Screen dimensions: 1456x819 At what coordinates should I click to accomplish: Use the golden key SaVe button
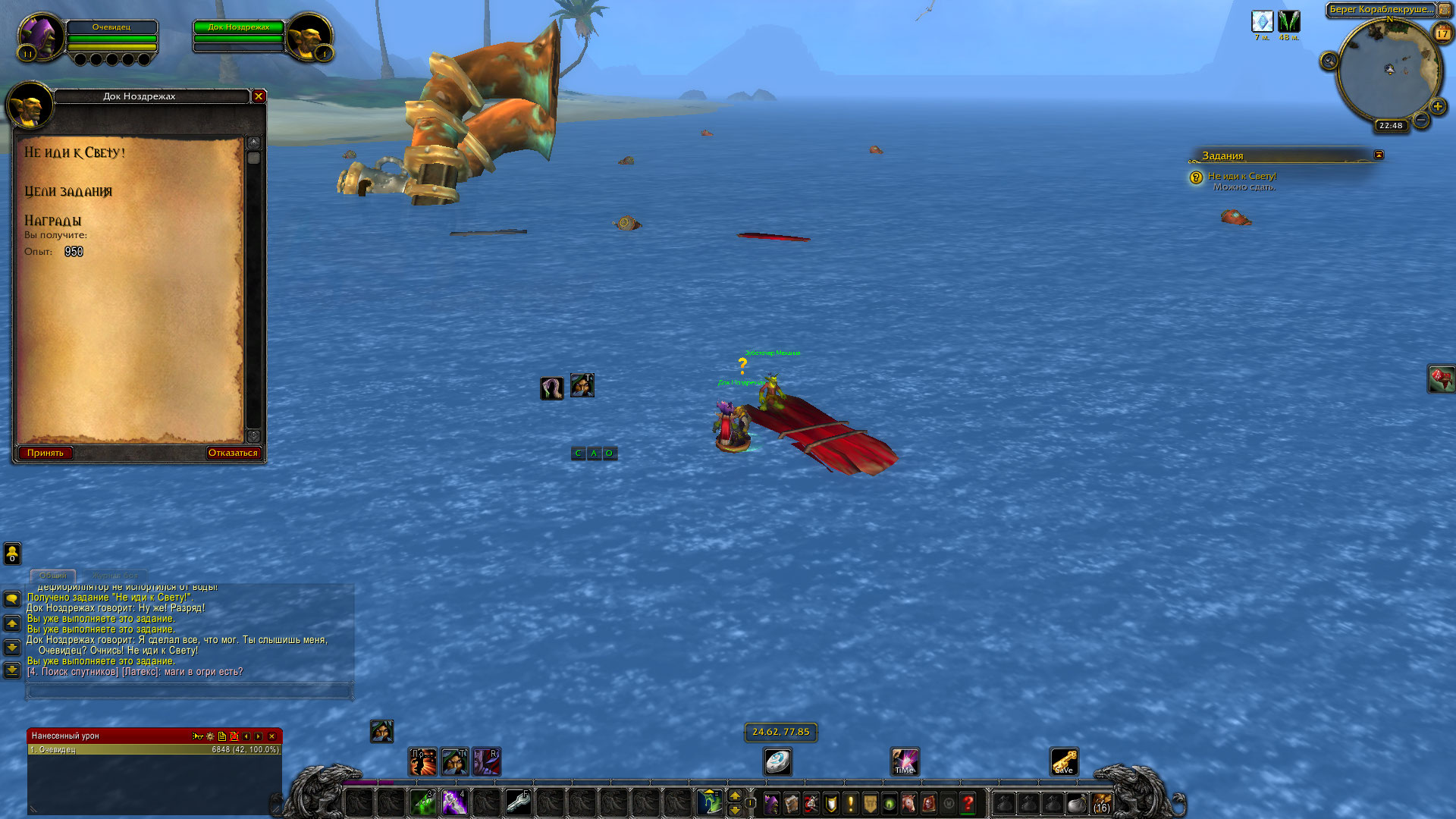pos(1064,761)
